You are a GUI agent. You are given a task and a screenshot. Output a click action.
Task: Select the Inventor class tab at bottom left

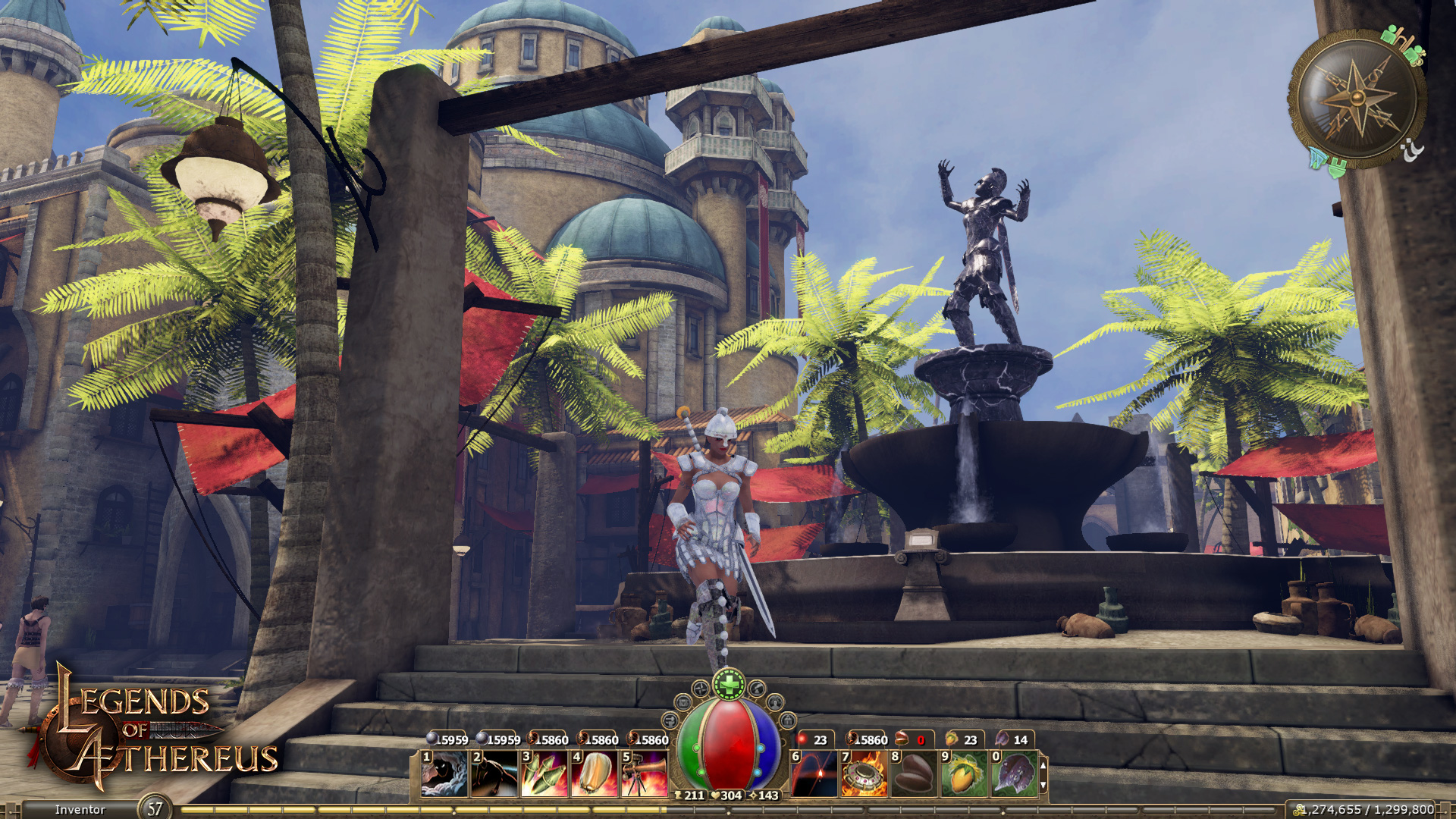(80, 809)
